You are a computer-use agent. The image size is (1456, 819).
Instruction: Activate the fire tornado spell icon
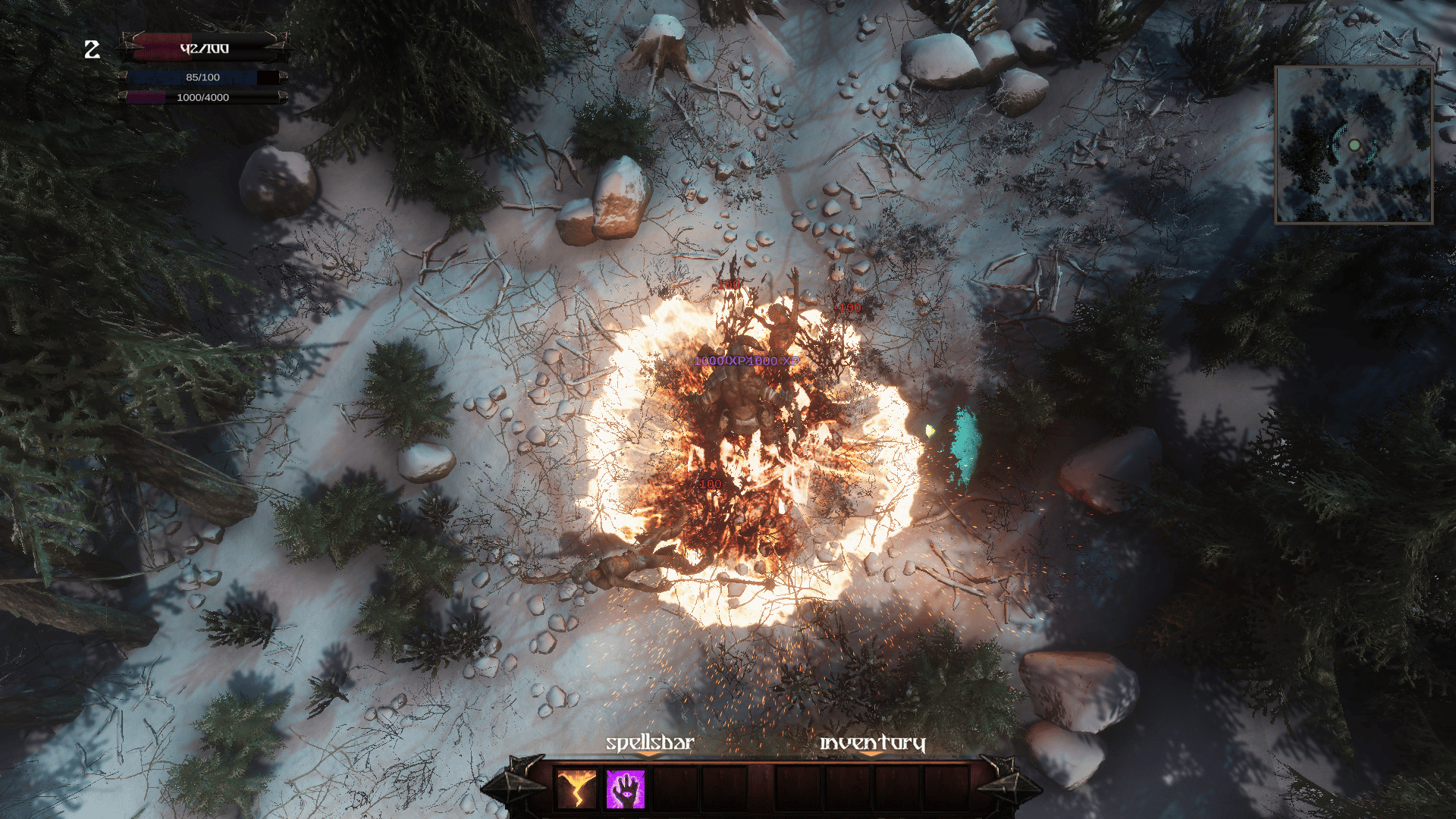pos(576,789)
